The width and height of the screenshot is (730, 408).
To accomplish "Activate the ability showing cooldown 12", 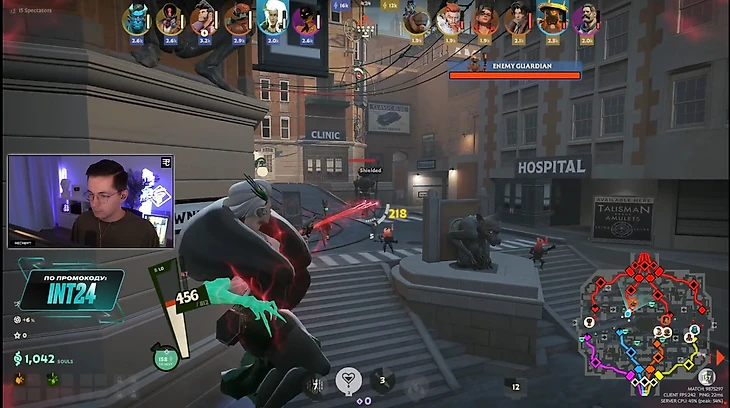I will [x=515, y=384].
